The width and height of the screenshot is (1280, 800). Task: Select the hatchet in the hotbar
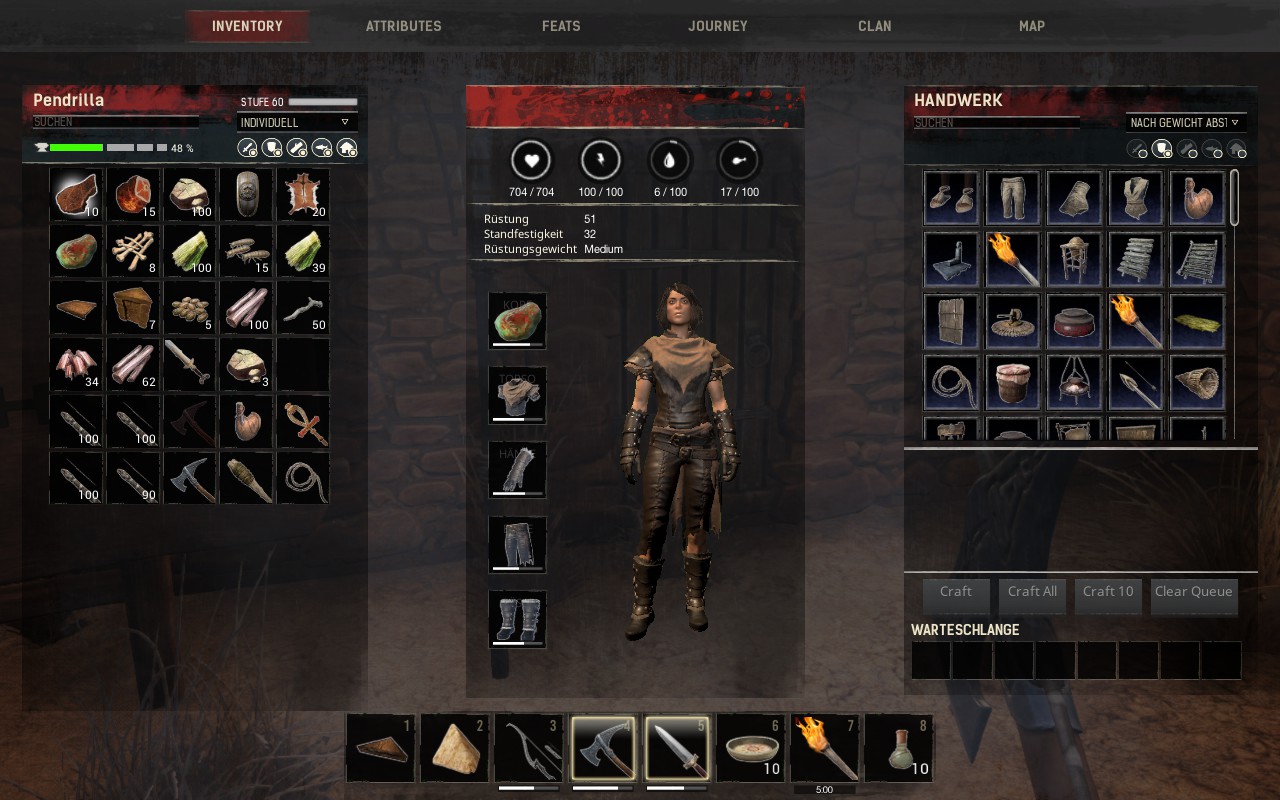click(x=603, y=748)
